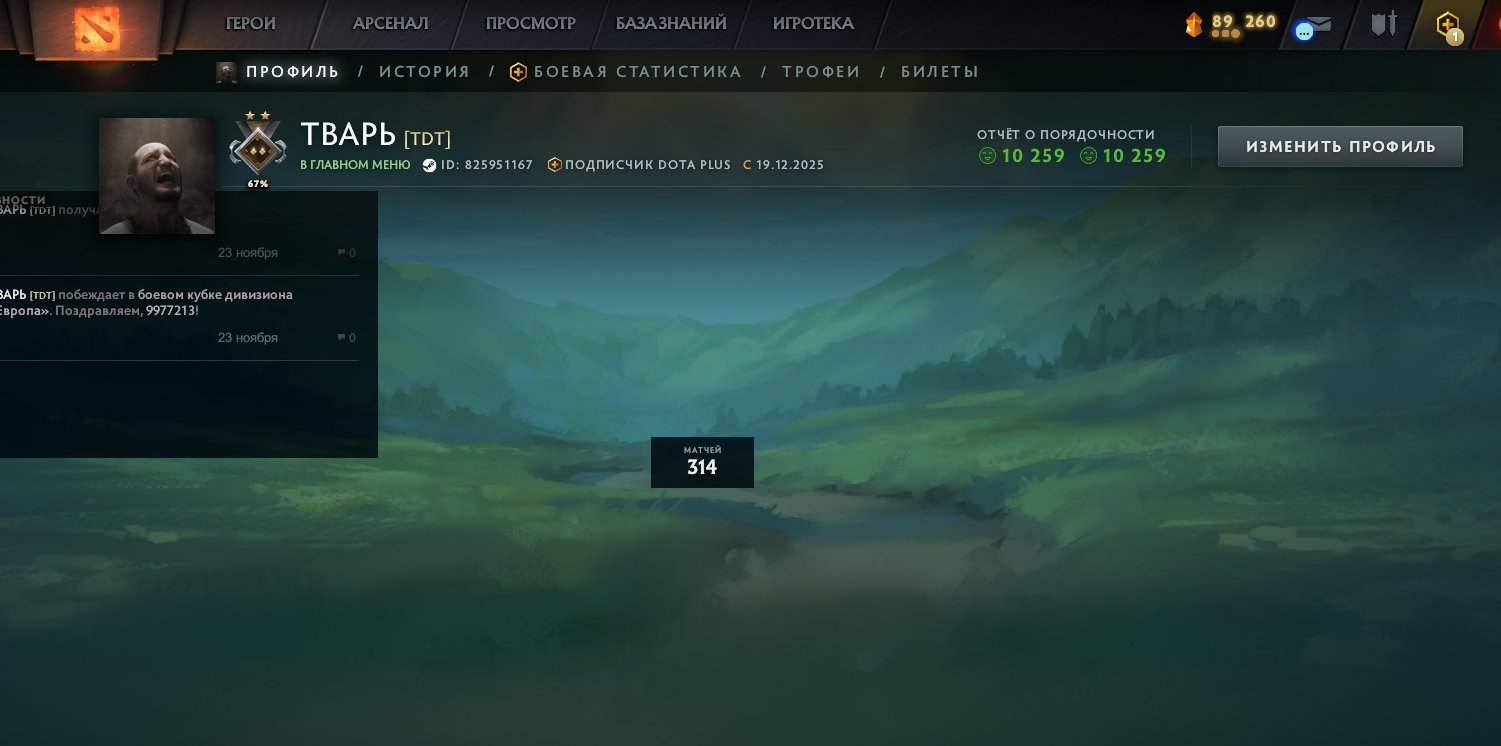1501x746 pixels.
Task: Click the МАТЧЕЙ 314 stat tile
Action: point(702,462)
